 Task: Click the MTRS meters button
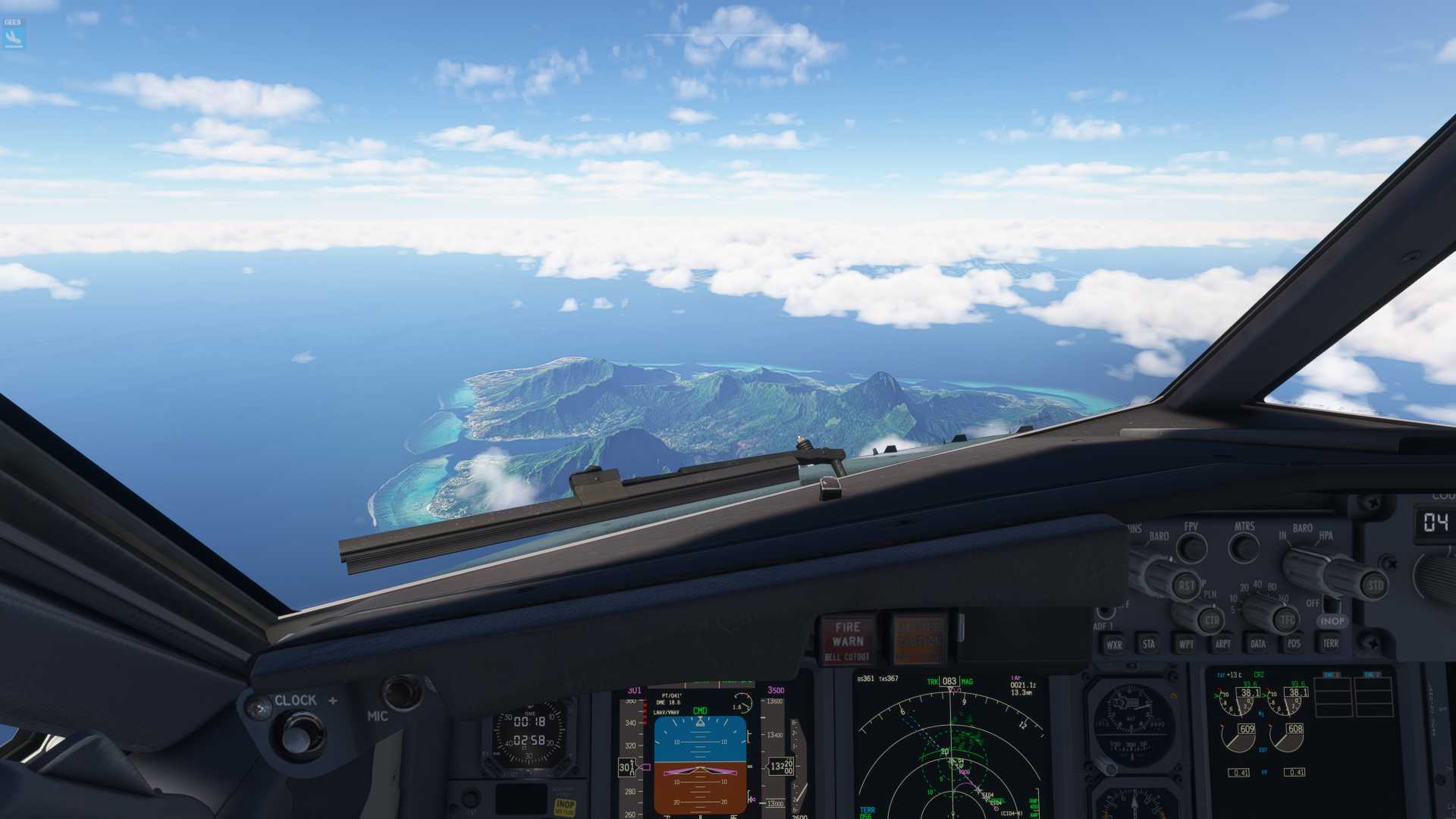(1244, 547)
